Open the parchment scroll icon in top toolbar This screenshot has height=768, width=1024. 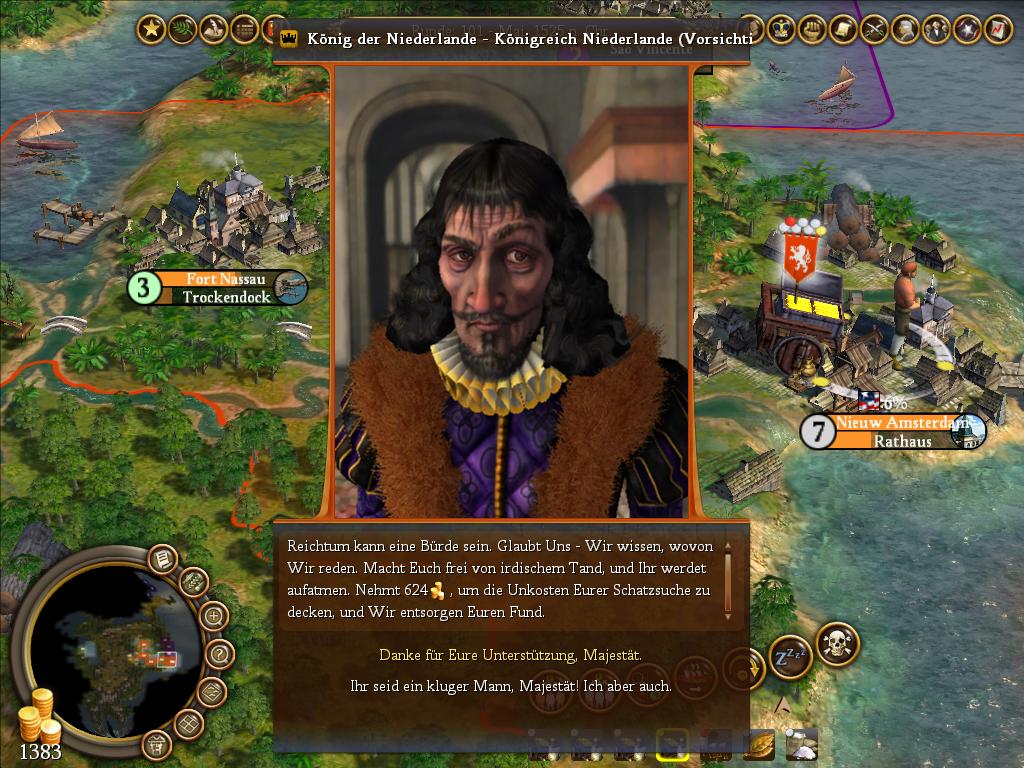pyautogui.click(x=843, y=30)
